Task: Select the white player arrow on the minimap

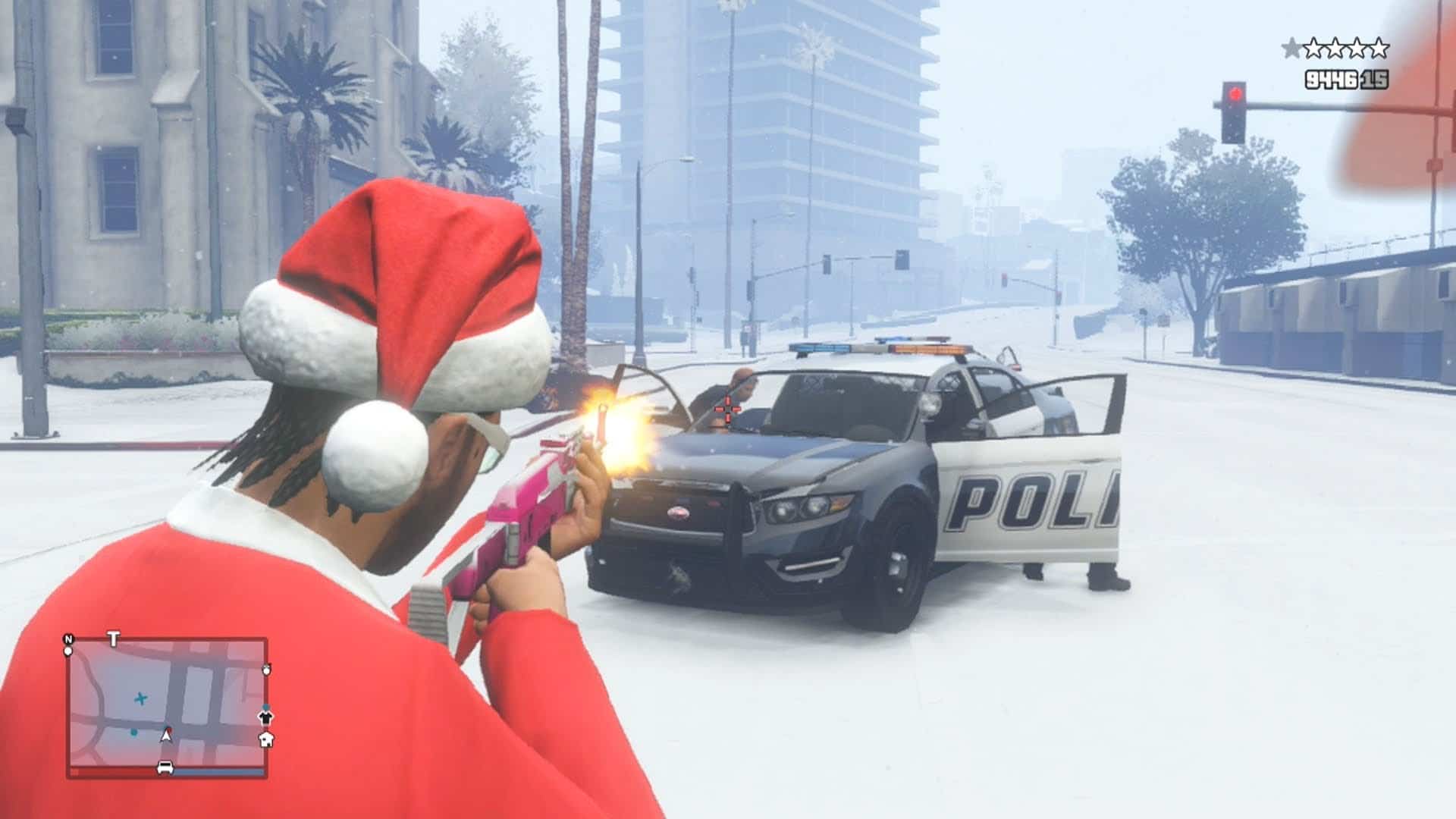Action: tap(166, 735)
